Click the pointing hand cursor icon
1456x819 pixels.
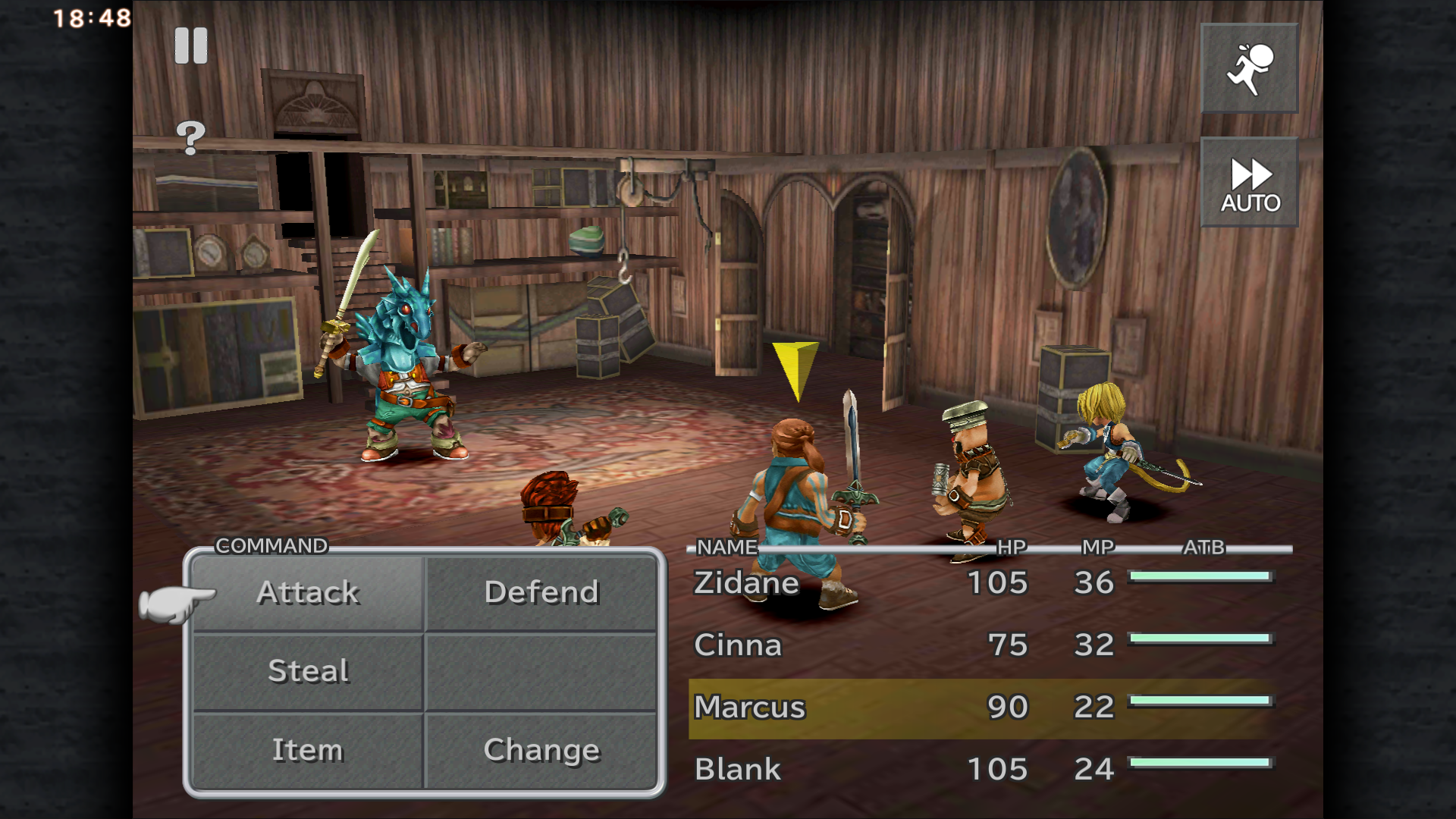(x=177, y=598)
